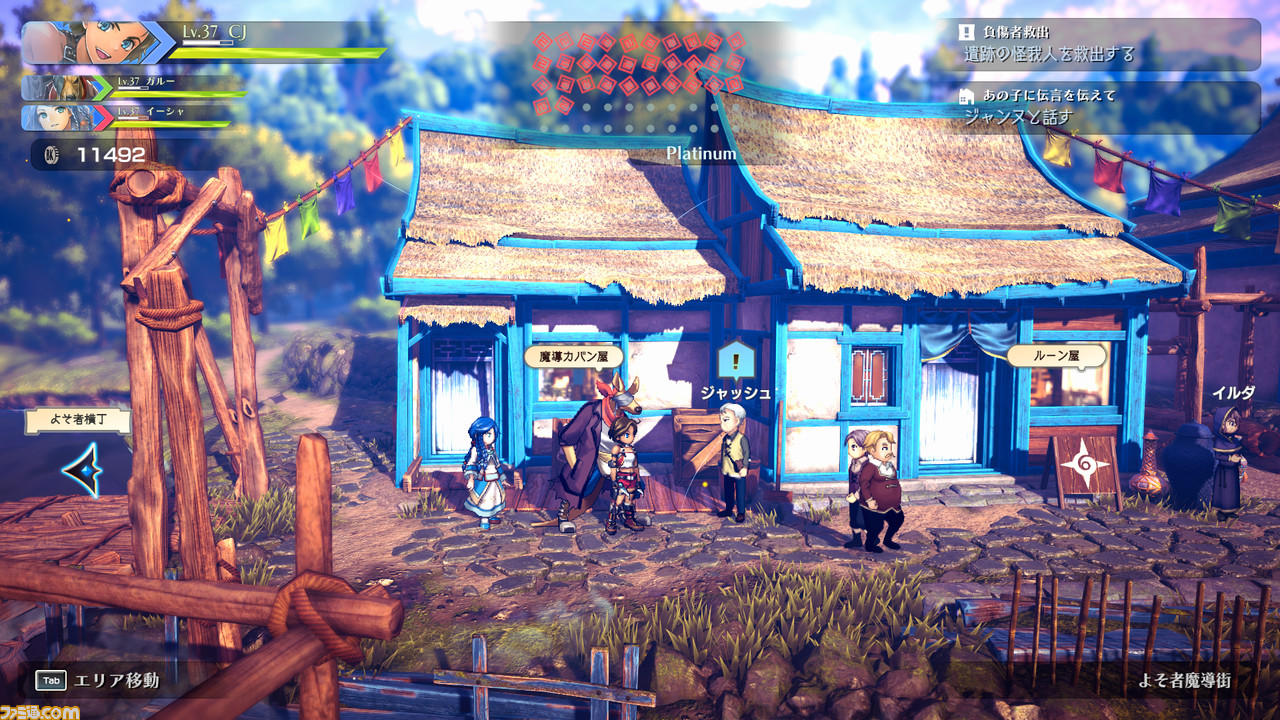Click the blue area-exit arrow for よそ者横丁
Image resolution: width=1280 pixels, height=720 pixels.
click(x=80, y=470)
